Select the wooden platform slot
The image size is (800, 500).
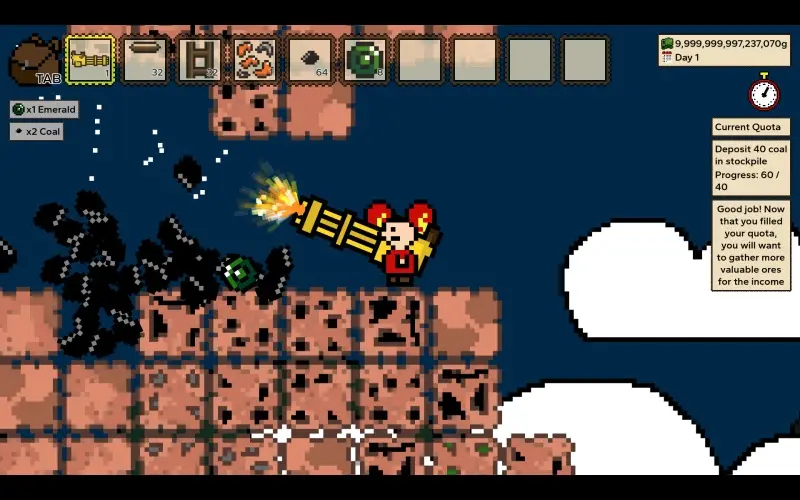click(144, 60)
